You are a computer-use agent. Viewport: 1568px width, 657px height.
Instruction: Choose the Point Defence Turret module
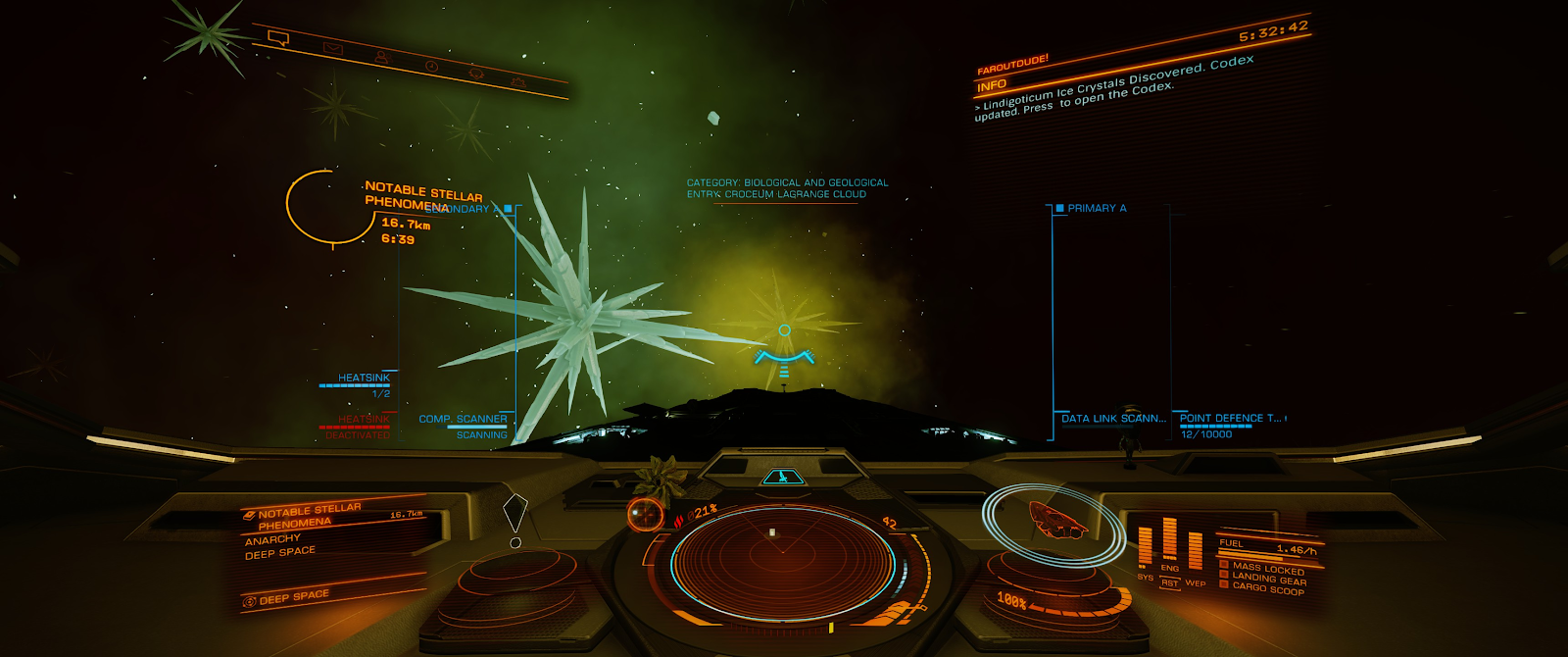click(x=1230, y=419)
